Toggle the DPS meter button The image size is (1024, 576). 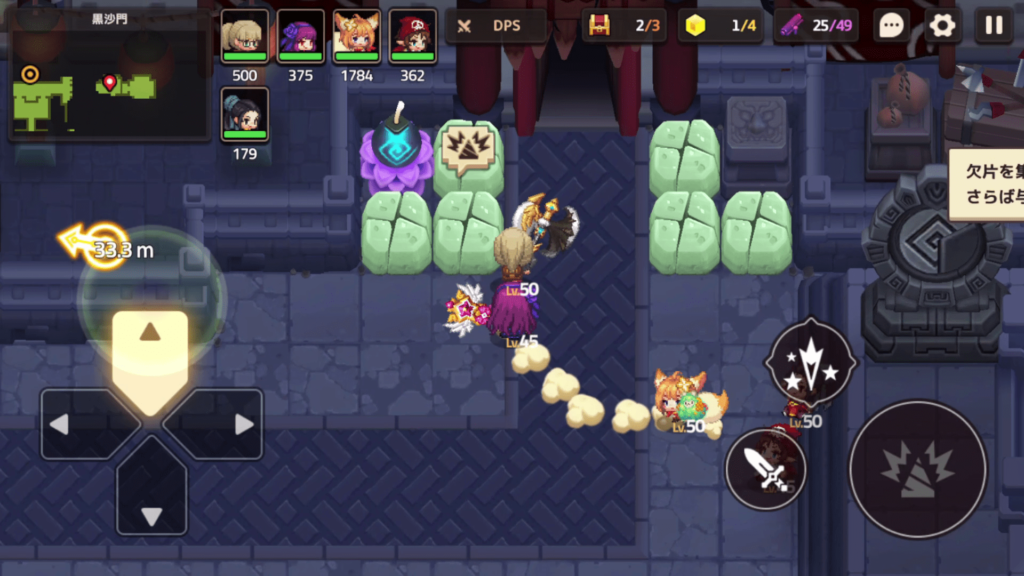click(496, 26)
